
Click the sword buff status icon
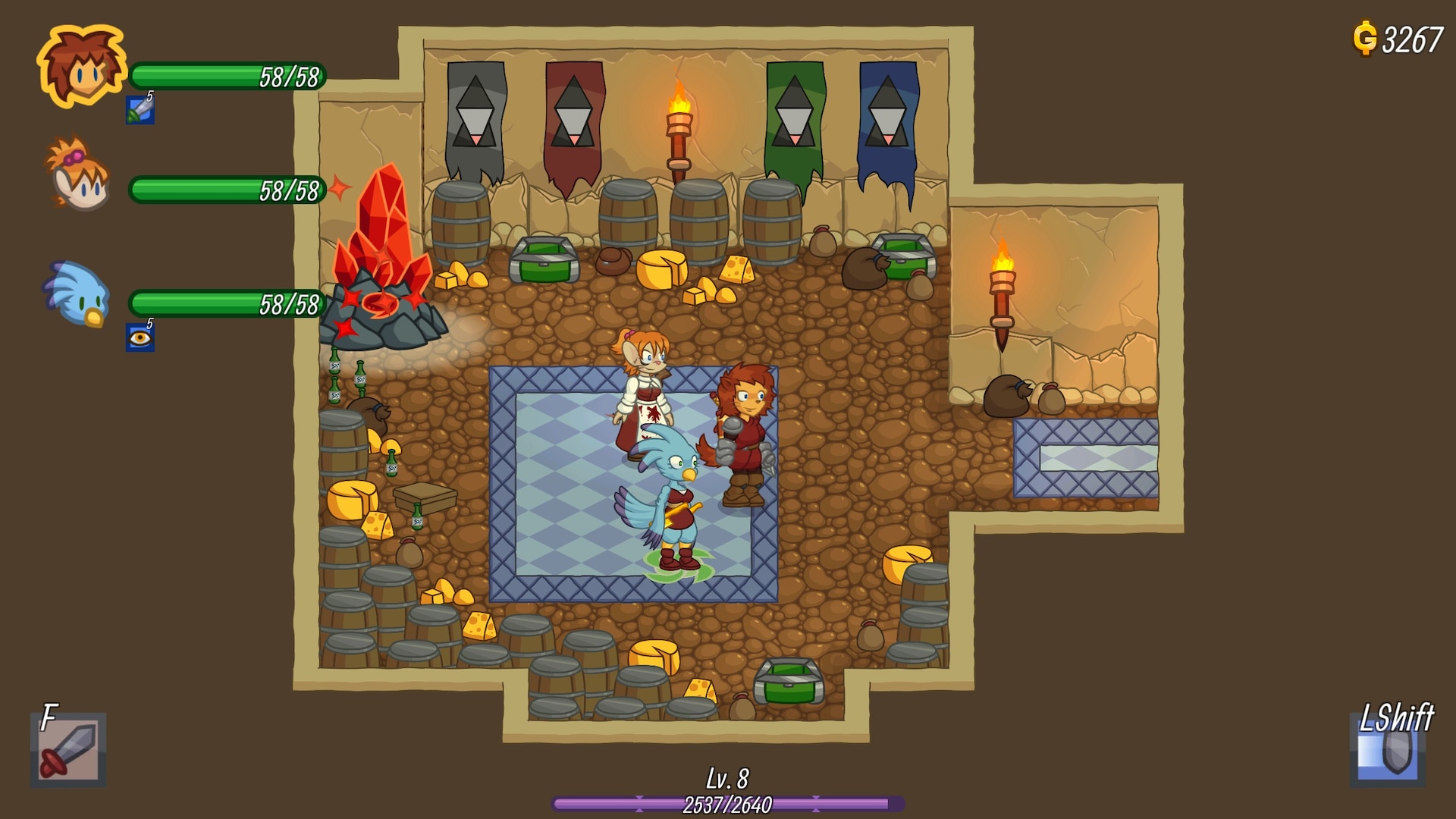(x=140, y=110)
